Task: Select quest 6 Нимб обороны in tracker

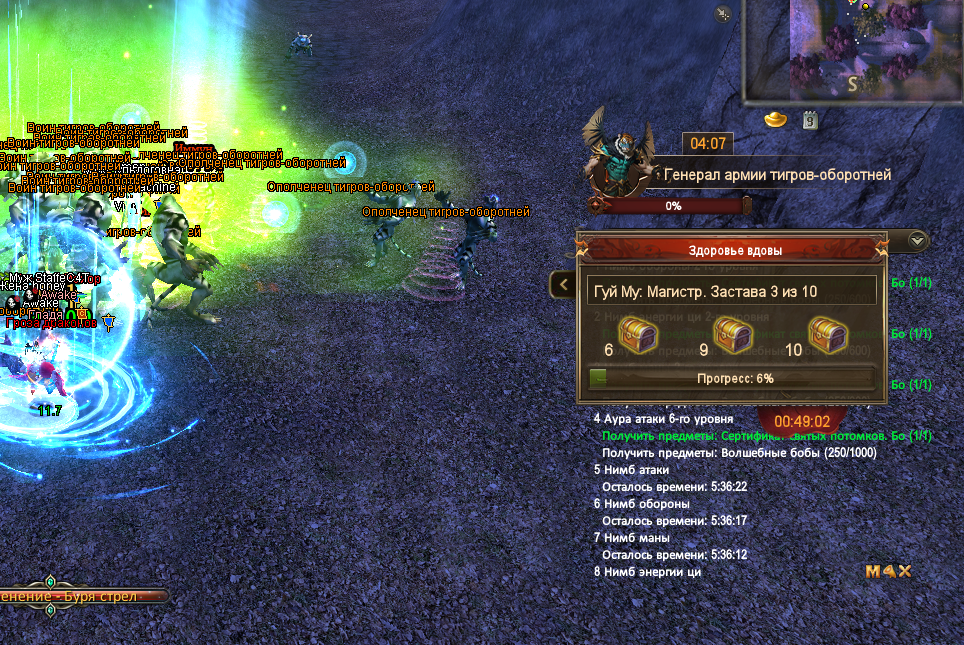Action: tap(643, 504)
